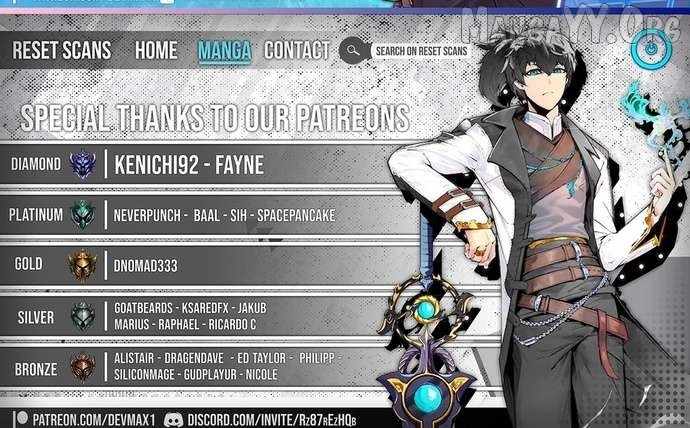Click the teal power button icon
690x428 pixels.
[x=649, y=47]
